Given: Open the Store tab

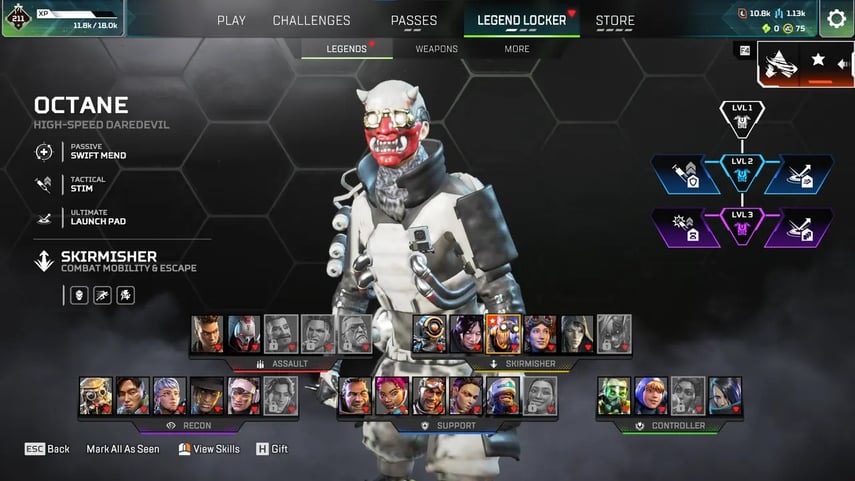Looking at the screenshot, I should pos(615,20).
